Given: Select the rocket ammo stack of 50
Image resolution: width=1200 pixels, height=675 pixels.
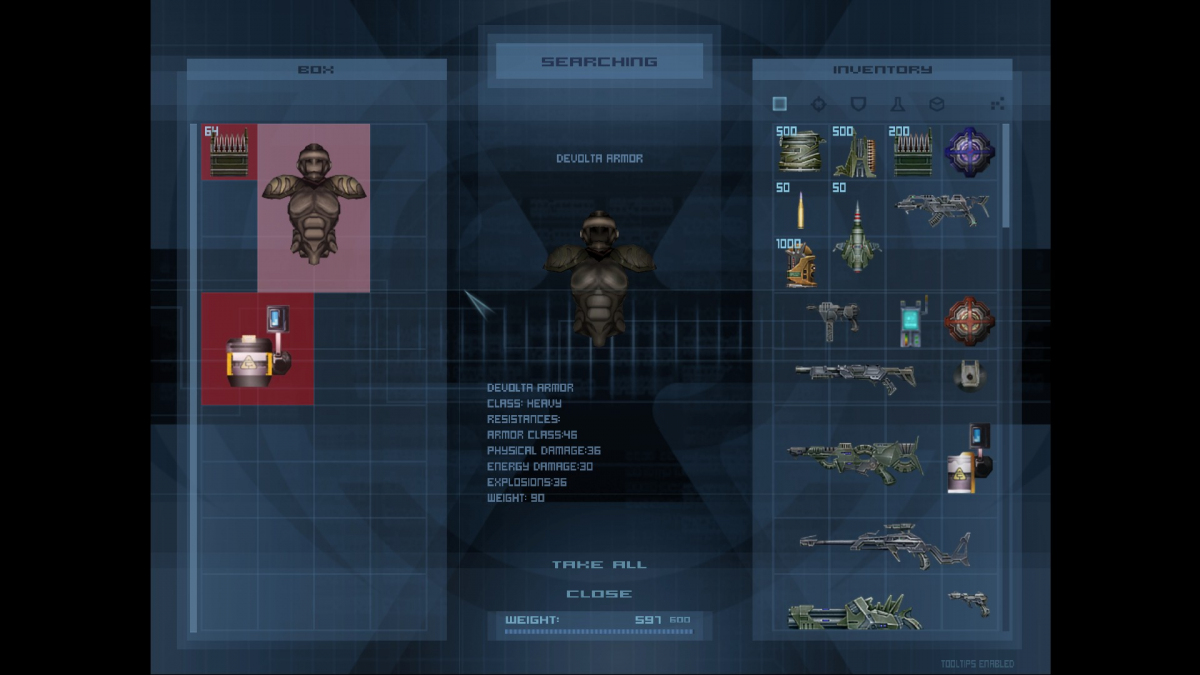Looking at the screenshot, I should pos(857,240).
